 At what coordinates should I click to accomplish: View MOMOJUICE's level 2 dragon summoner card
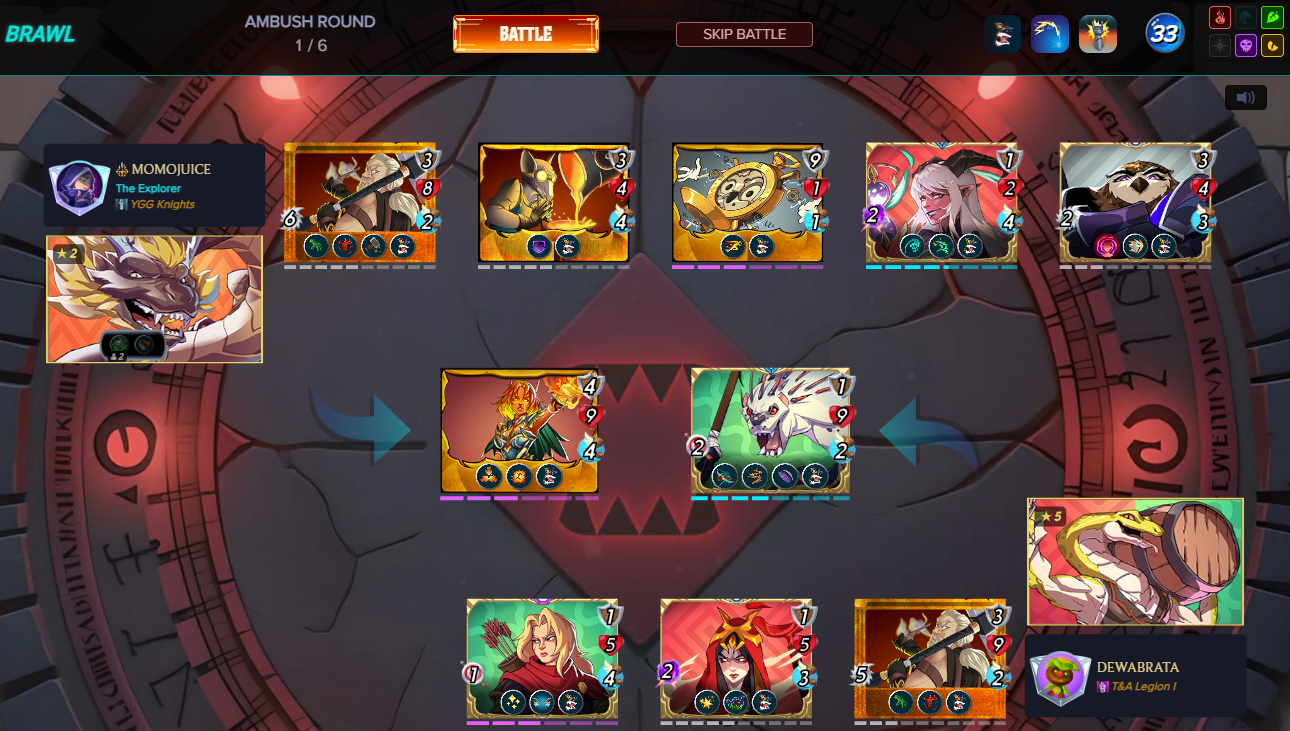[x=153, y=299]
